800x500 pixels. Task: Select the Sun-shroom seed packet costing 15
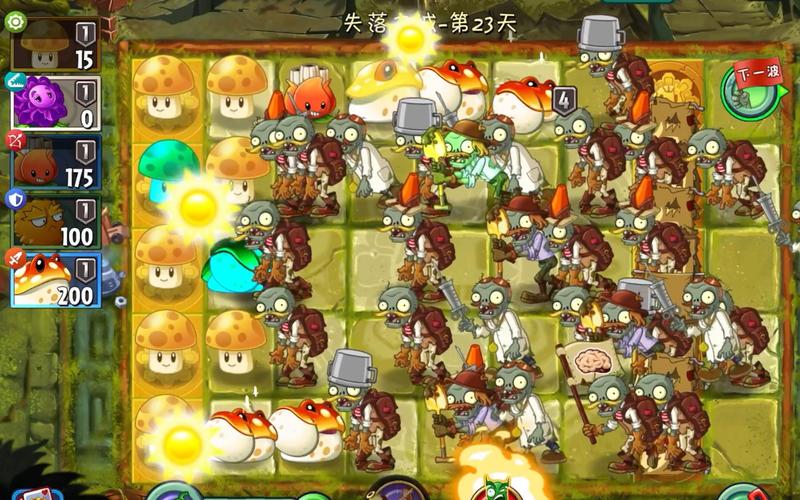tap(55, 44)
